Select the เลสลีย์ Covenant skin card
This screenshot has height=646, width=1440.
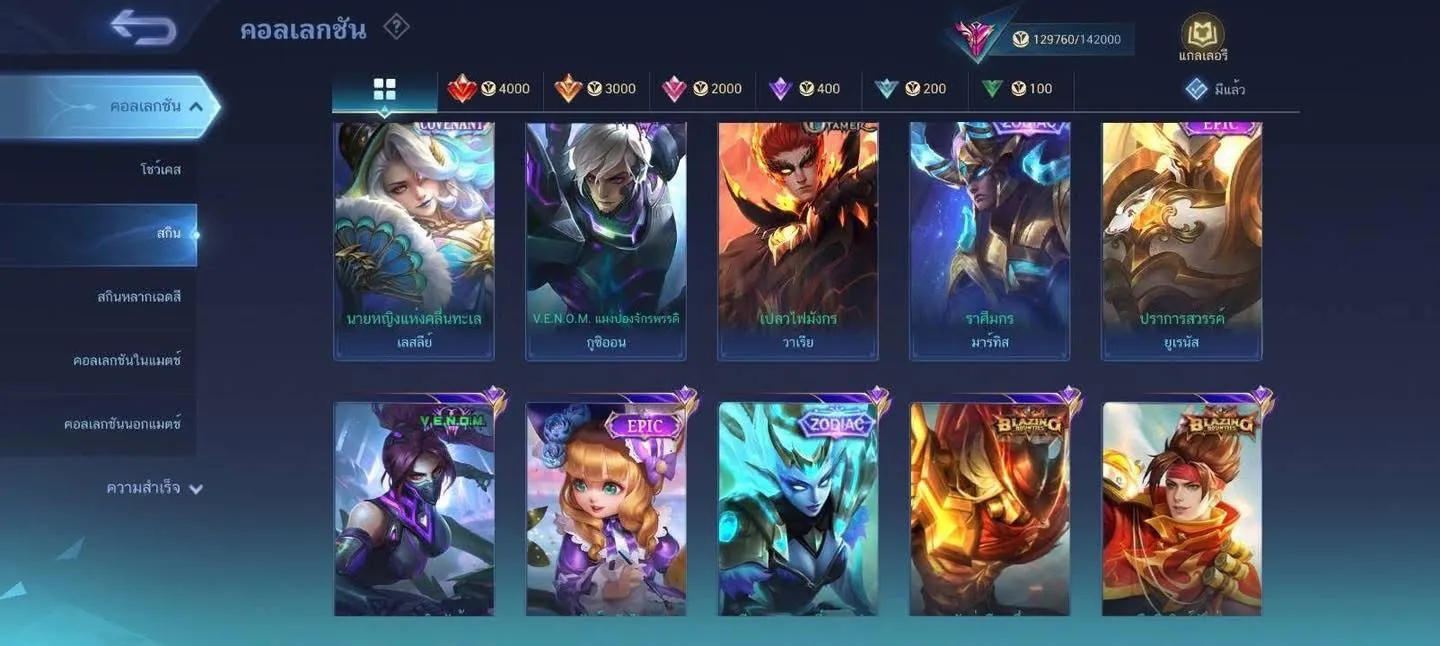[414, 240]
